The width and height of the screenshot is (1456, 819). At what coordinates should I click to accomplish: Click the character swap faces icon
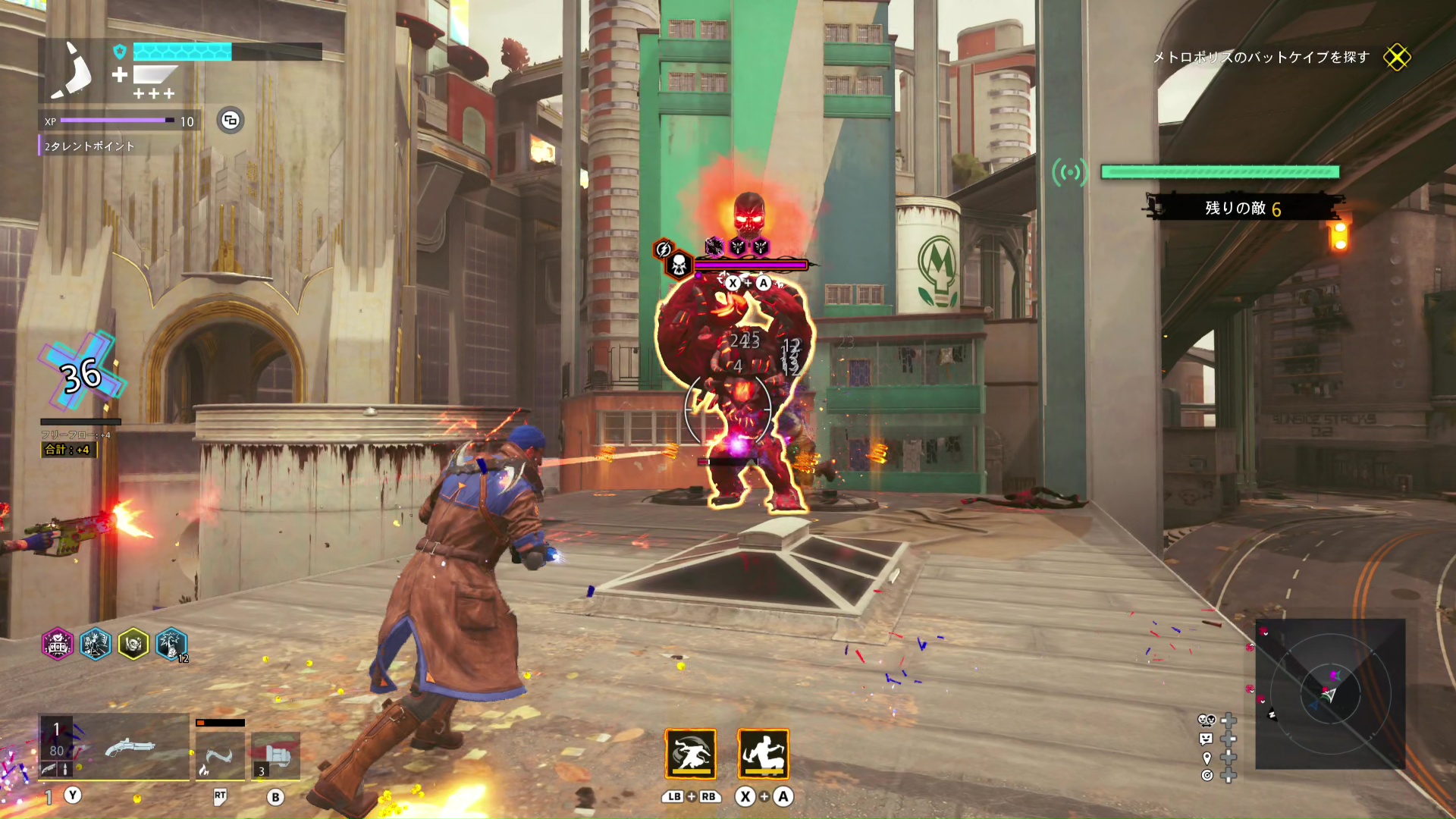click(1206, 720)
